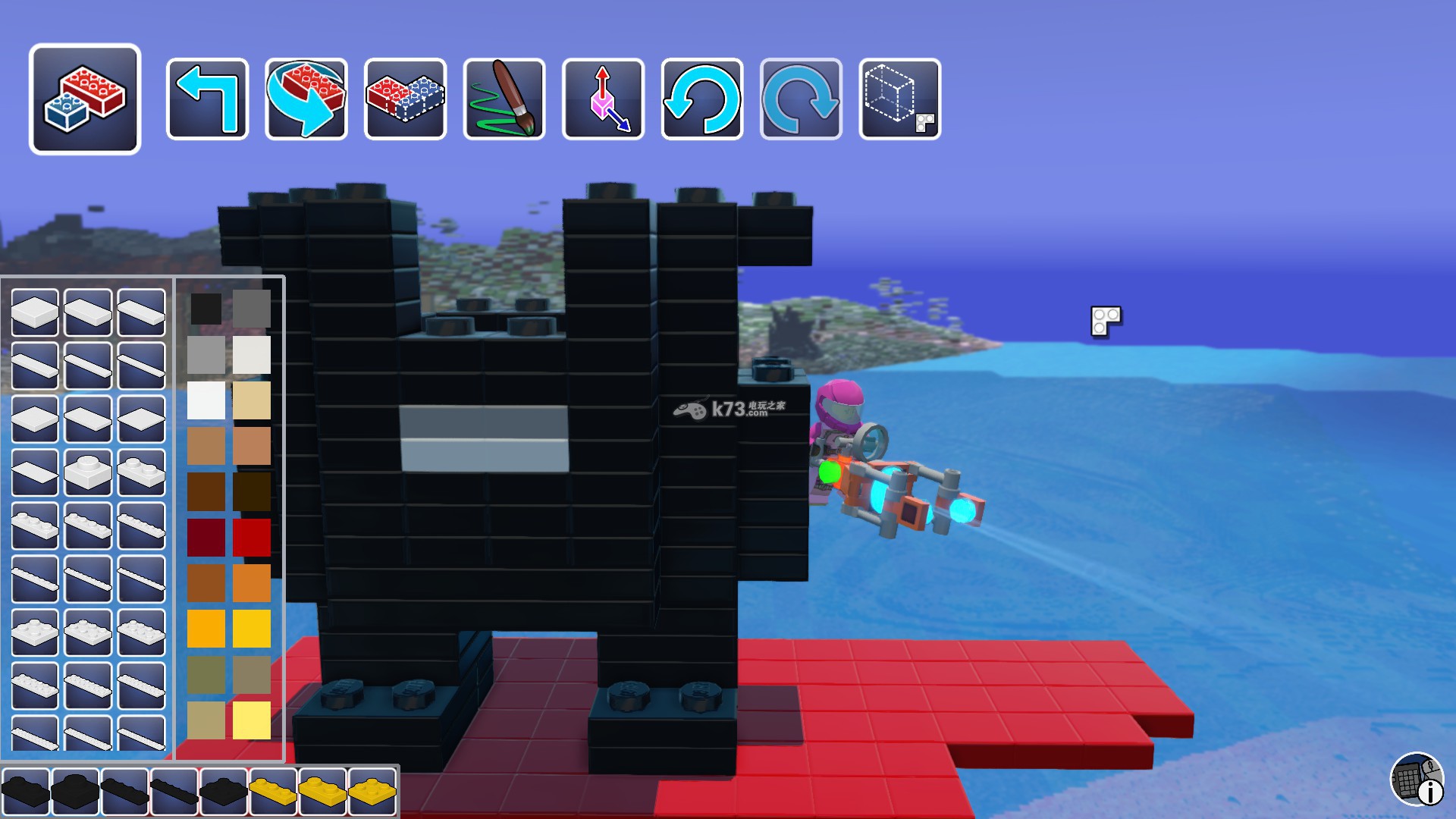Activate the move arrows tool
The image size is (1456, 819).
click(x=603, y=99)
